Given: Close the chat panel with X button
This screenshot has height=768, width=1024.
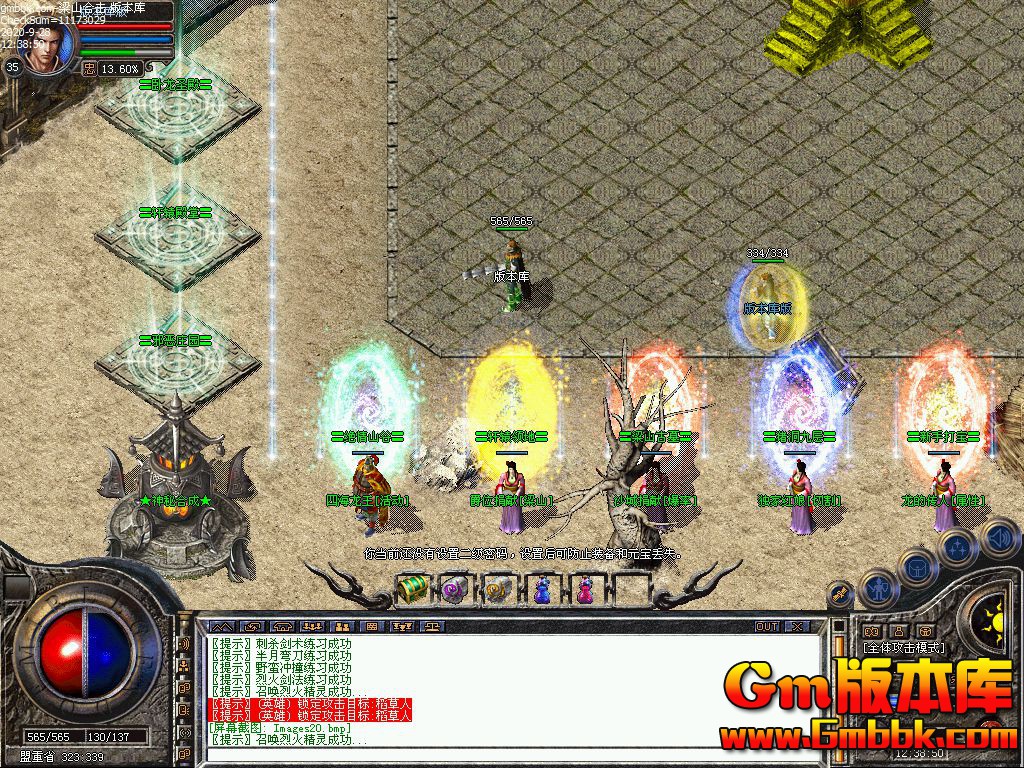Looking at the screenshot, I should tap(796, 626).
